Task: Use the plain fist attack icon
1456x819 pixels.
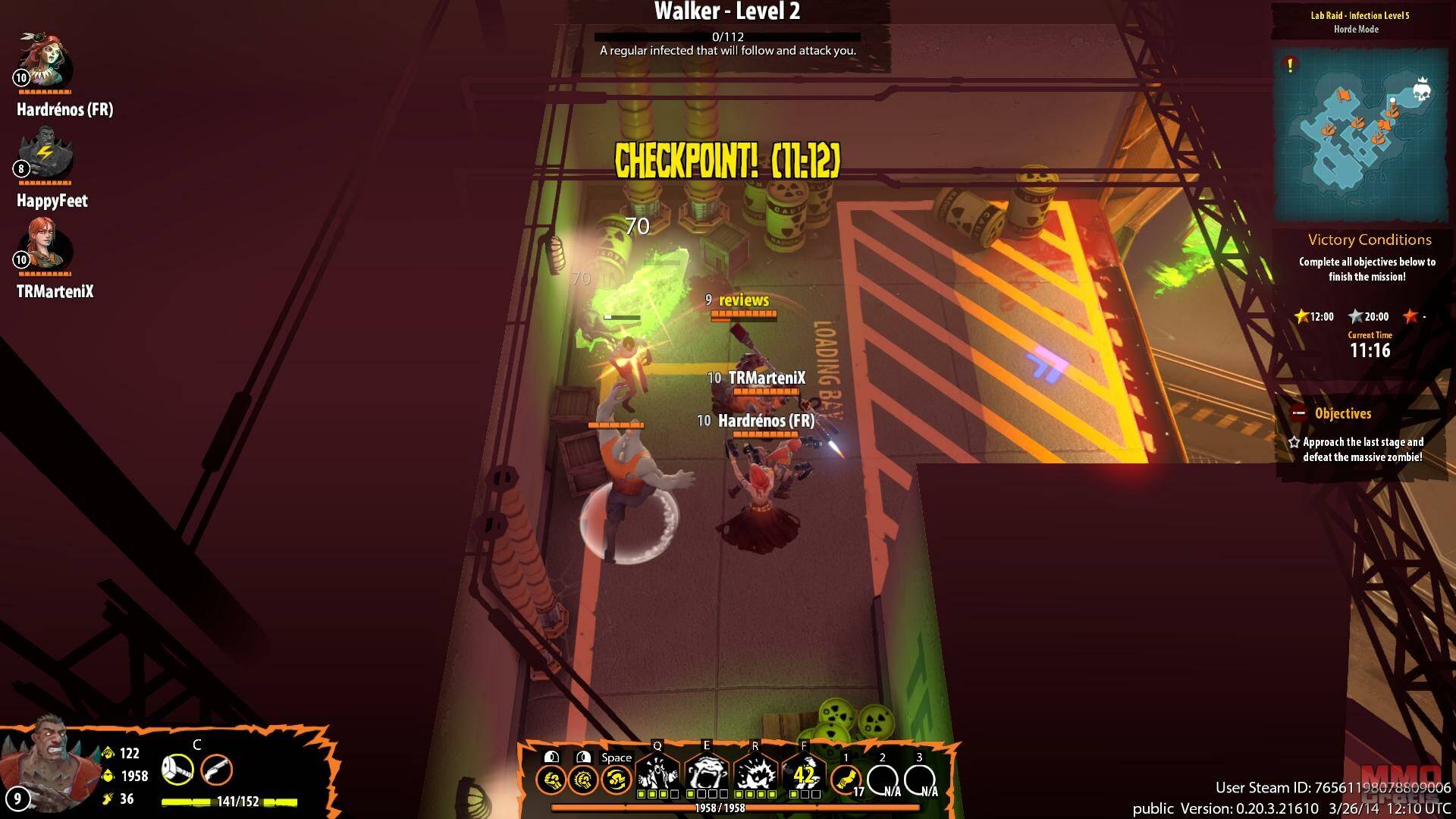Action: pos(551,780)
